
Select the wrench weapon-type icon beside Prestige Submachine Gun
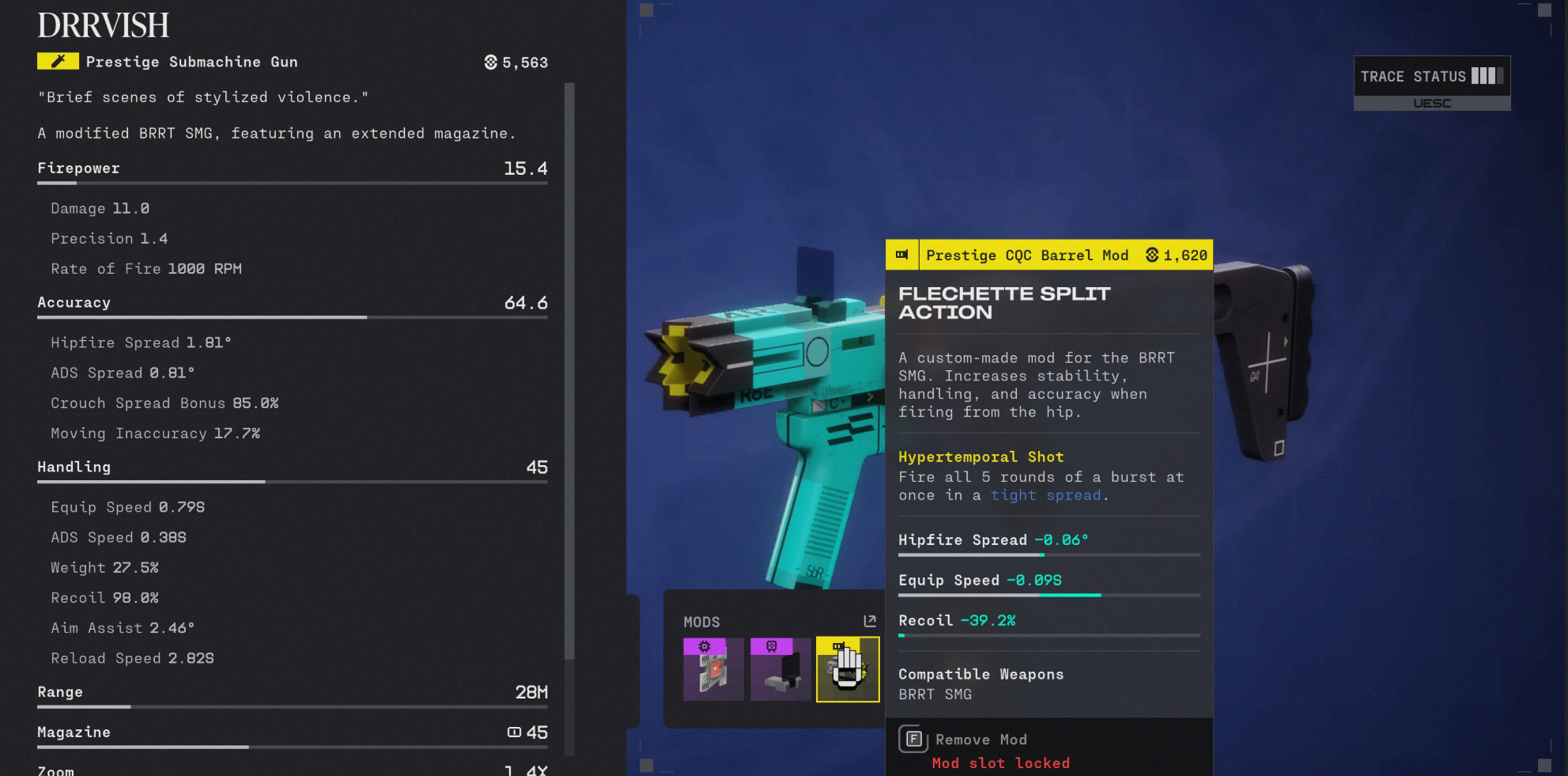[57, 61]
